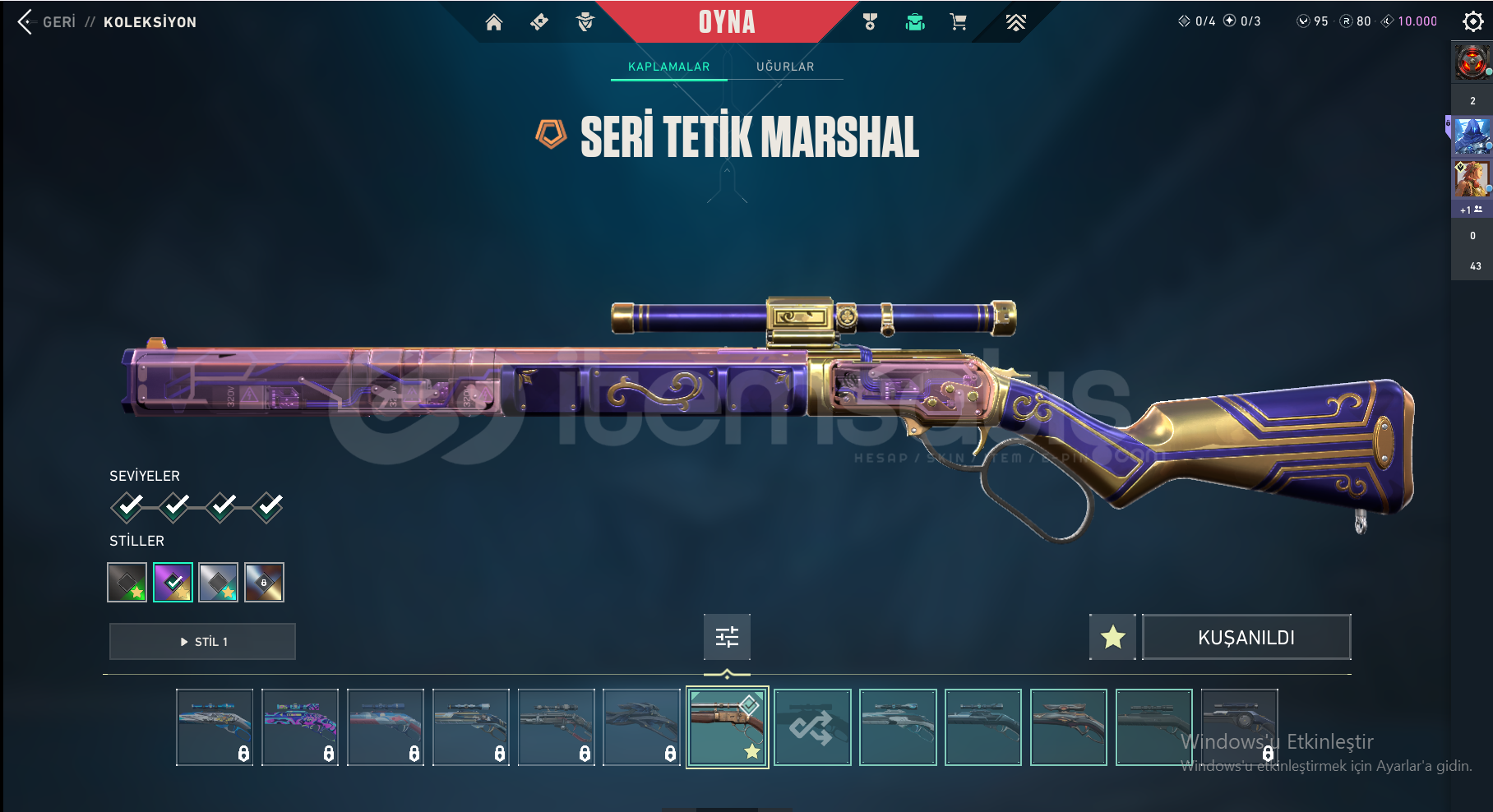Toggle the favorite star button
1493x812 pixels.
coord(1112,637)
